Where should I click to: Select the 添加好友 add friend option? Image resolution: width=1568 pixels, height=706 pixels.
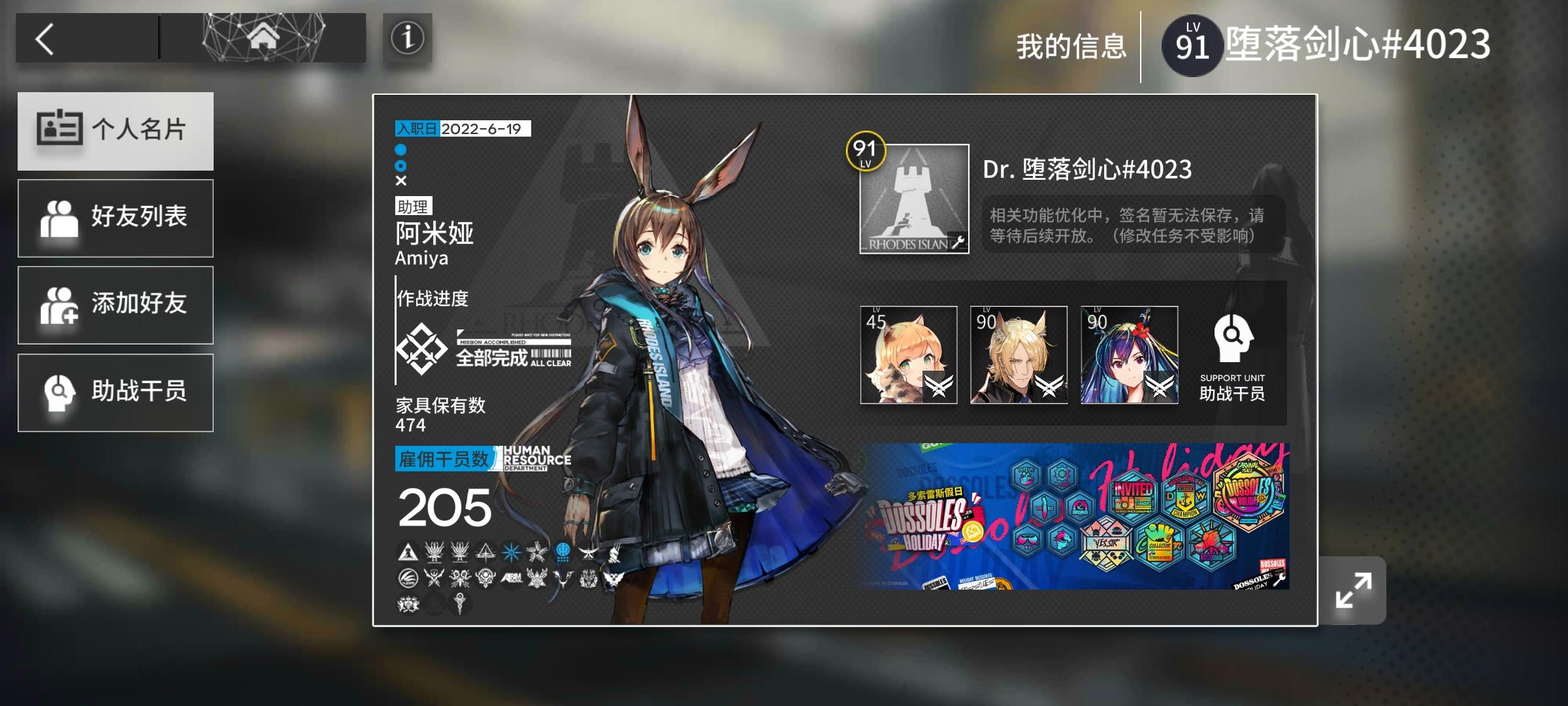(116, 305)
